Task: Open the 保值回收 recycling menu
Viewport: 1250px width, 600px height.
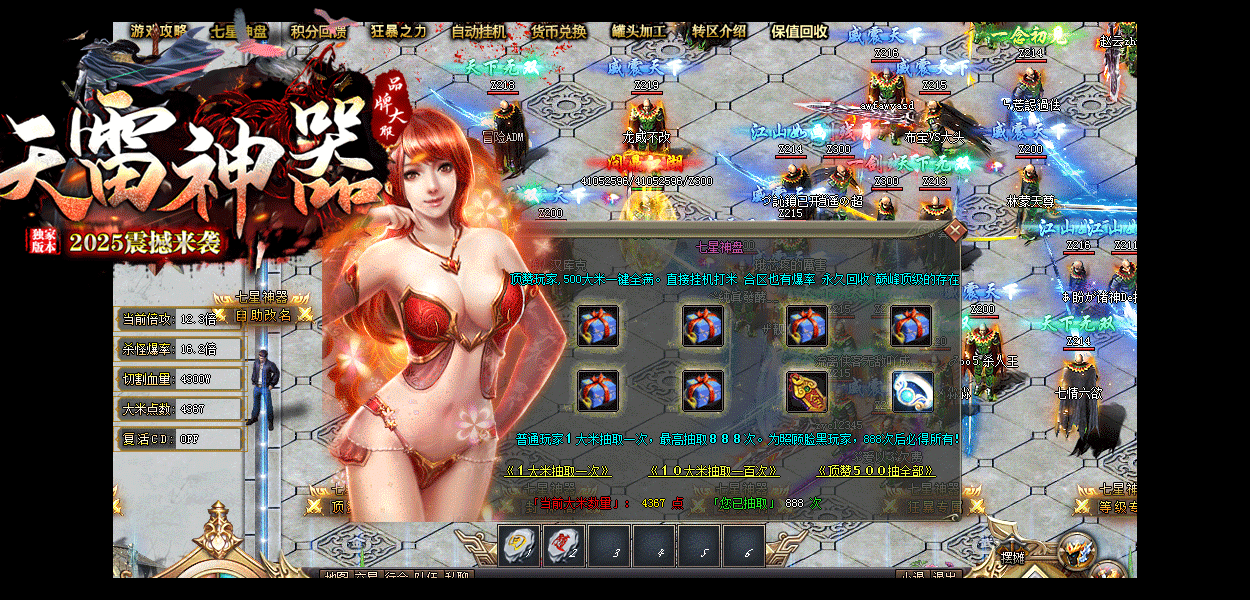Action: (800, 31)
